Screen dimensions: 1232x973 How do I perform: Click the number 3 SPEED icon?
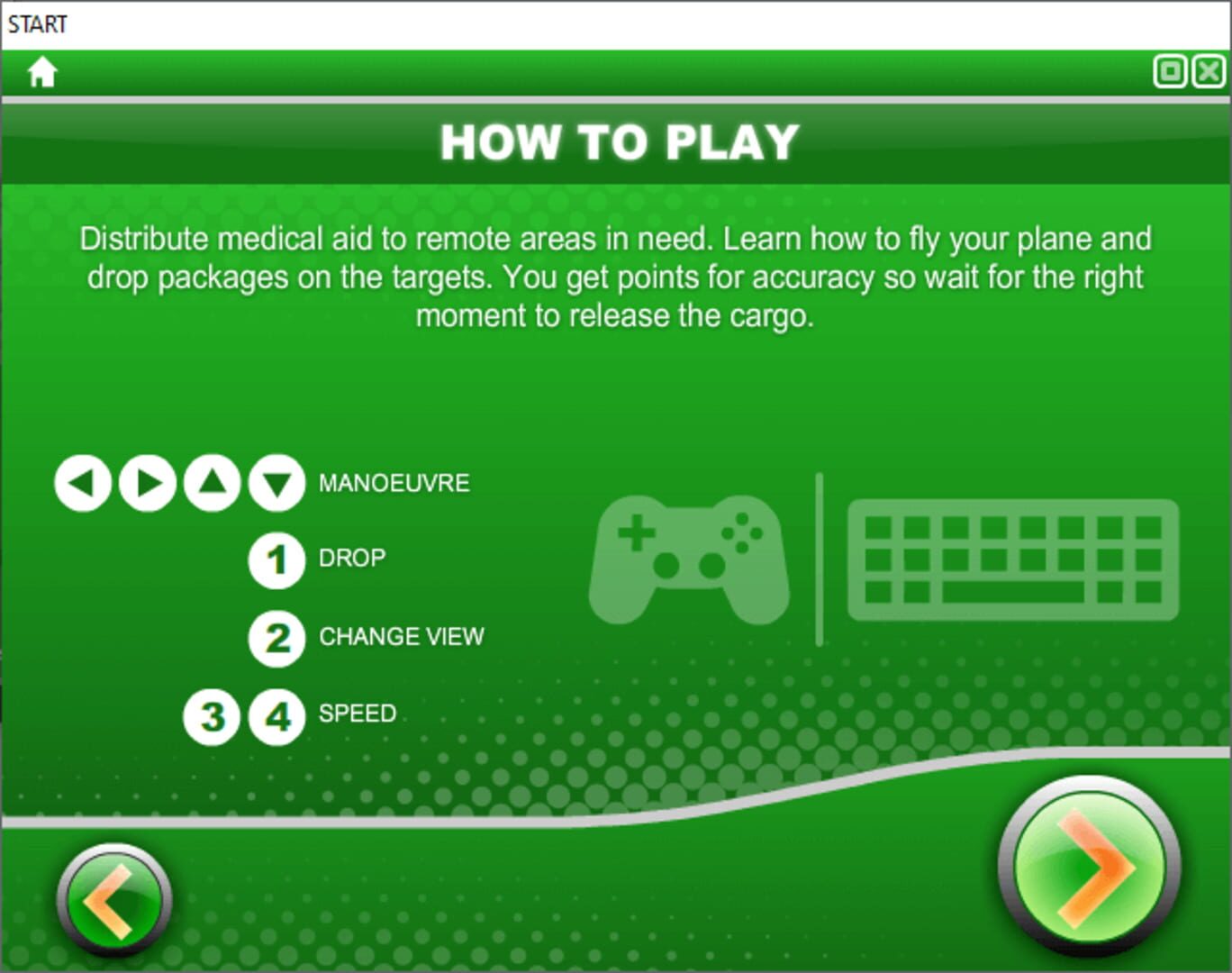211,714
